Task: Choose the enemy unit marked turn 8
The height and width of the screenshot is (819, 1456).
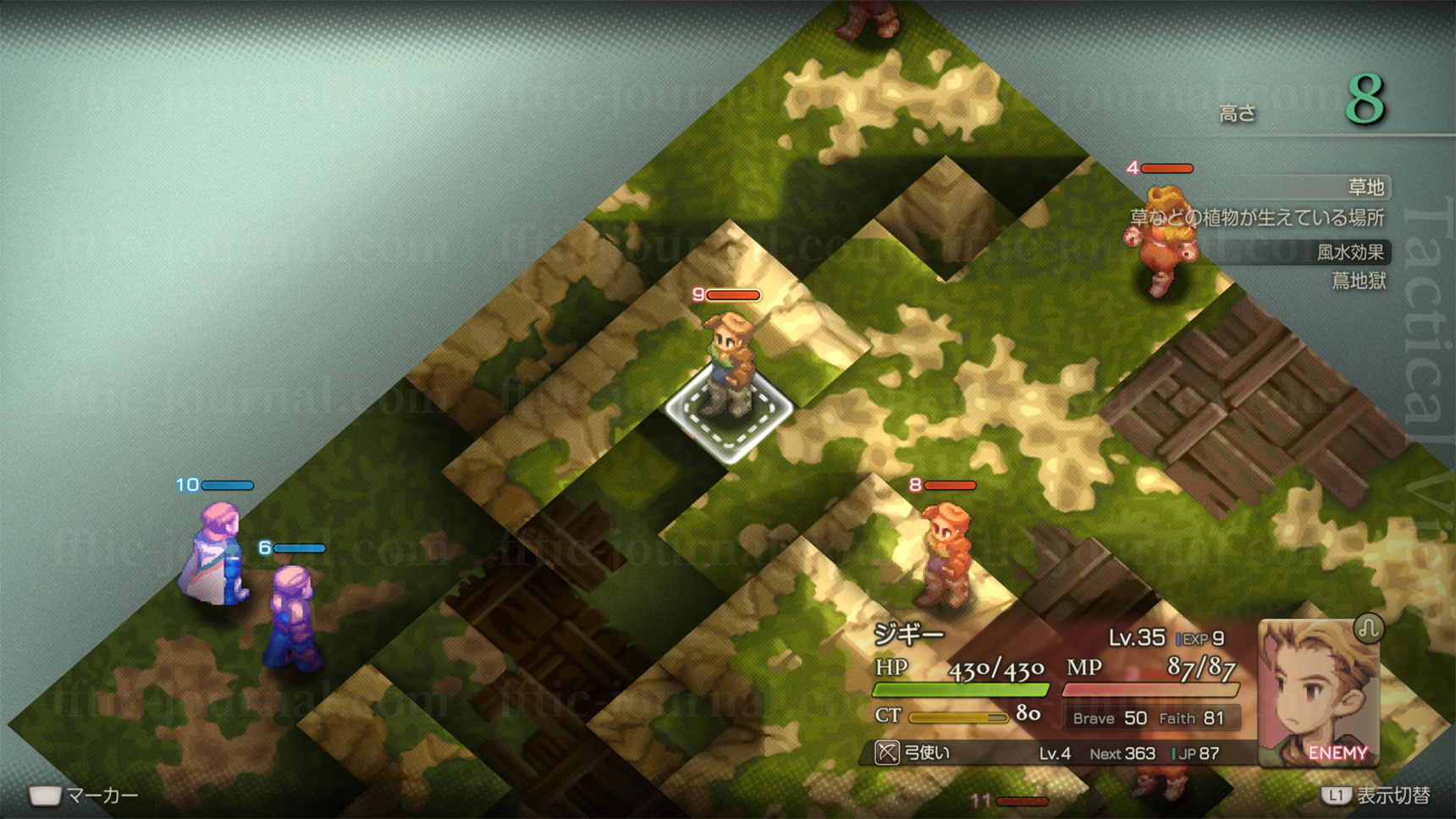Action: pos(946,554)
